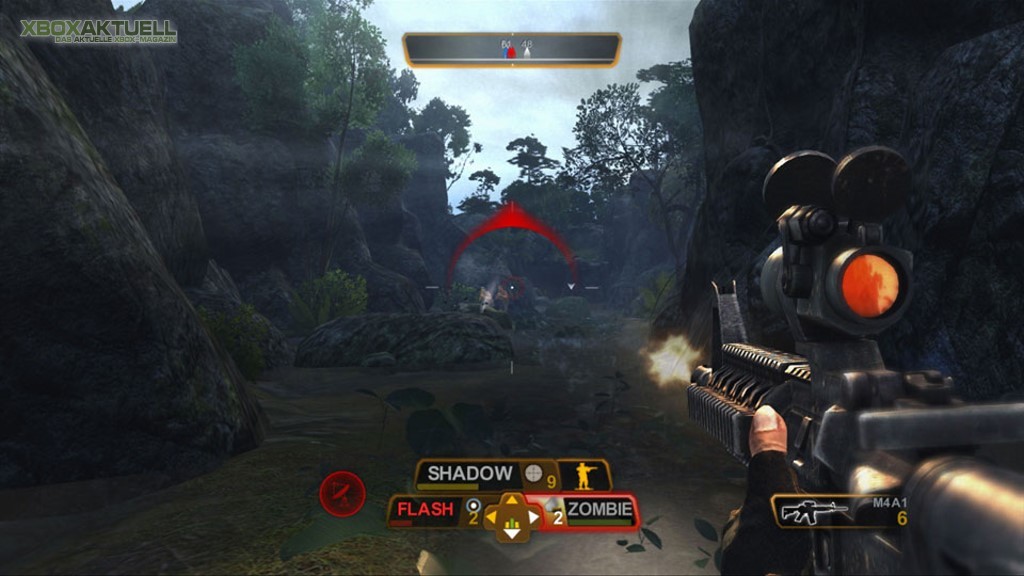Select the highlighted ZOMBIE squad entry
This screenshot has height=576, width=1024.
(x=599, y=510)
